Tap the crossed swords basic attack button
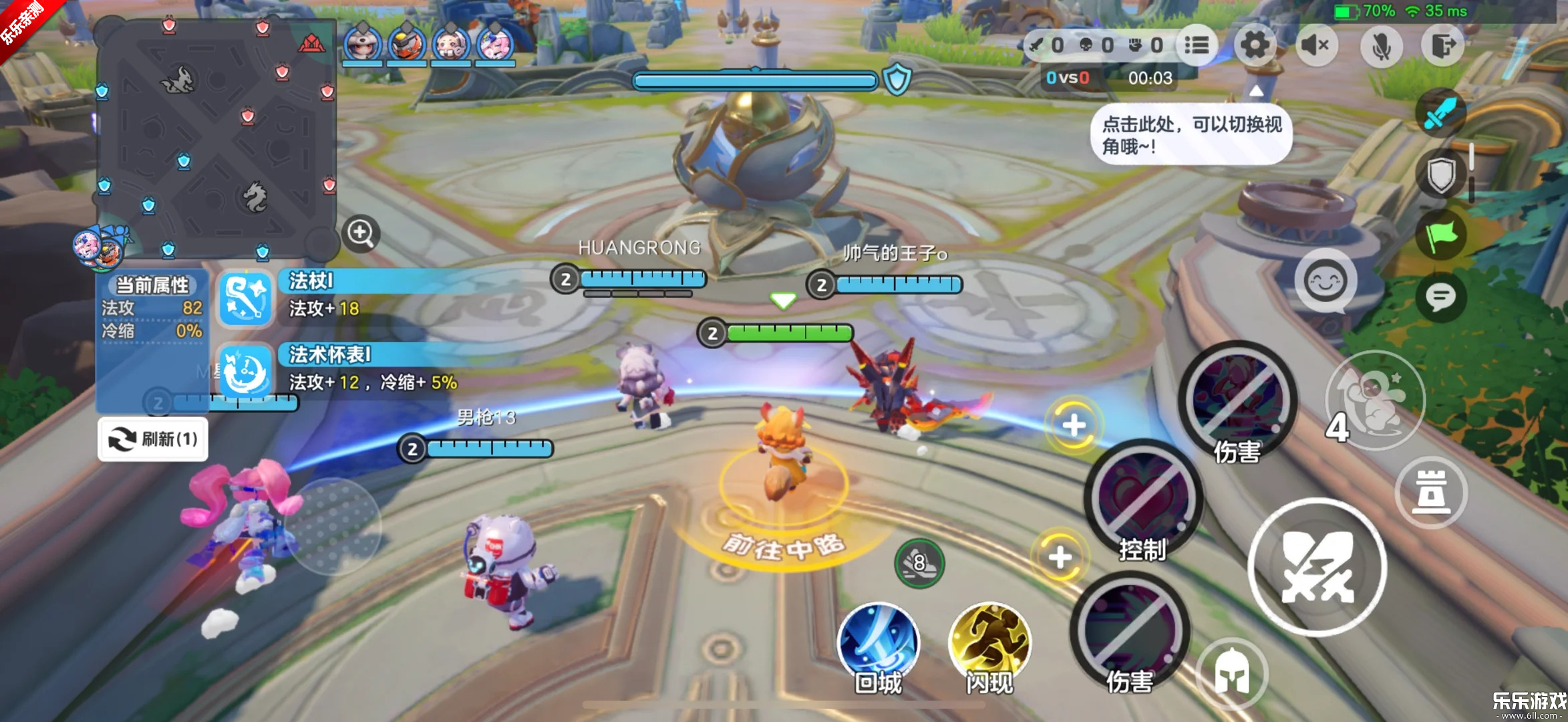This screenshot has width=1568, height=722. click(x=1316, y=567)
